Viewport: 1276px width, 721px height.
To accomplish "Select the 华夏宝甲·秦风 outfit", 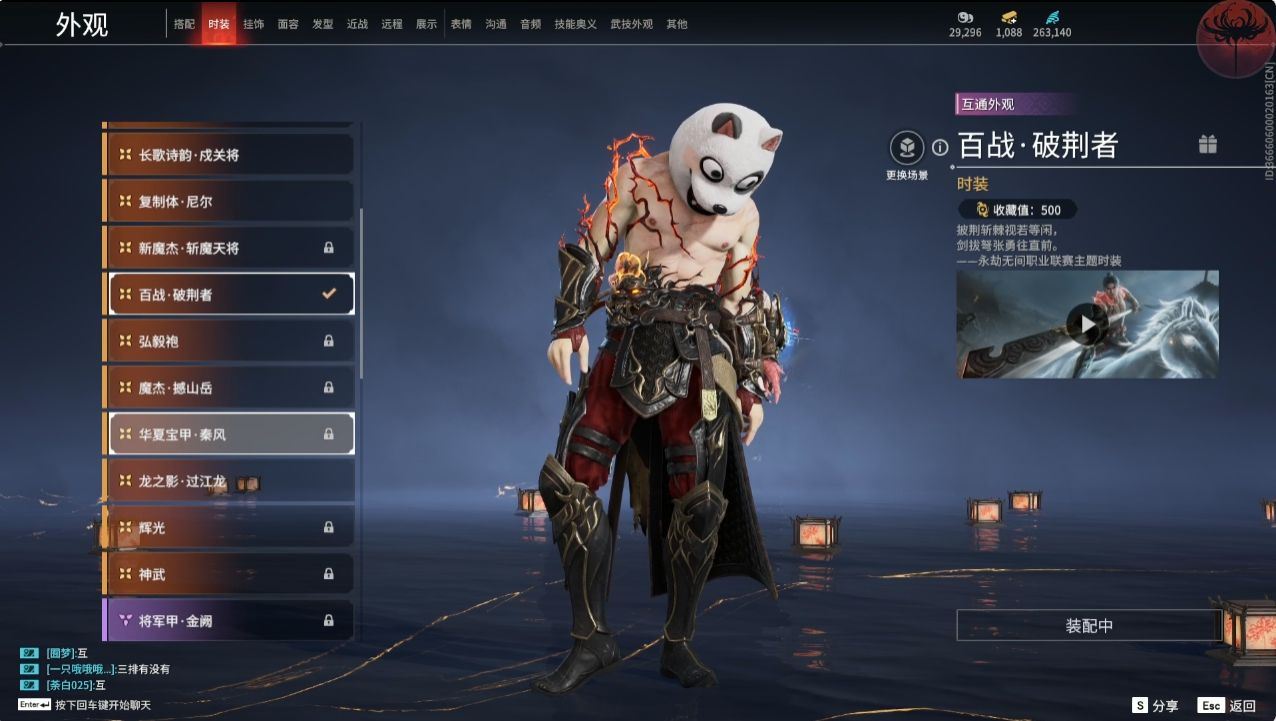I will coord(229,434).
